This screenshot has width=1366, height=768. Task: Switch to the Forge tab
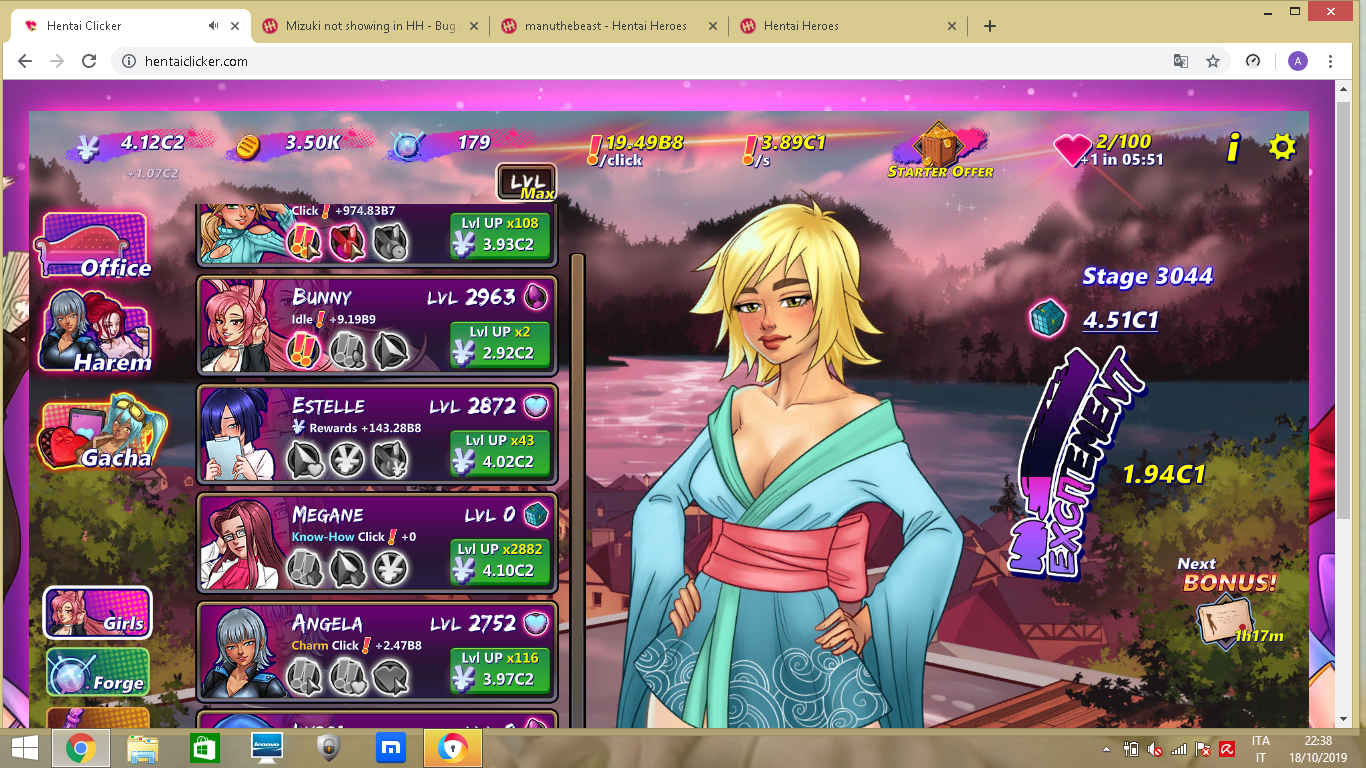[x=98, y=672]
